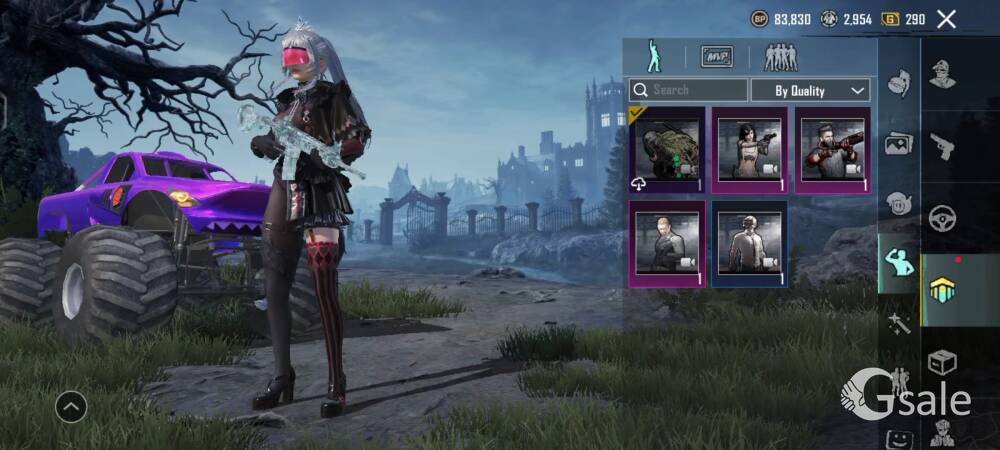Choose the dark-haired woman aiming pistol emote

[x=749, y=150]
